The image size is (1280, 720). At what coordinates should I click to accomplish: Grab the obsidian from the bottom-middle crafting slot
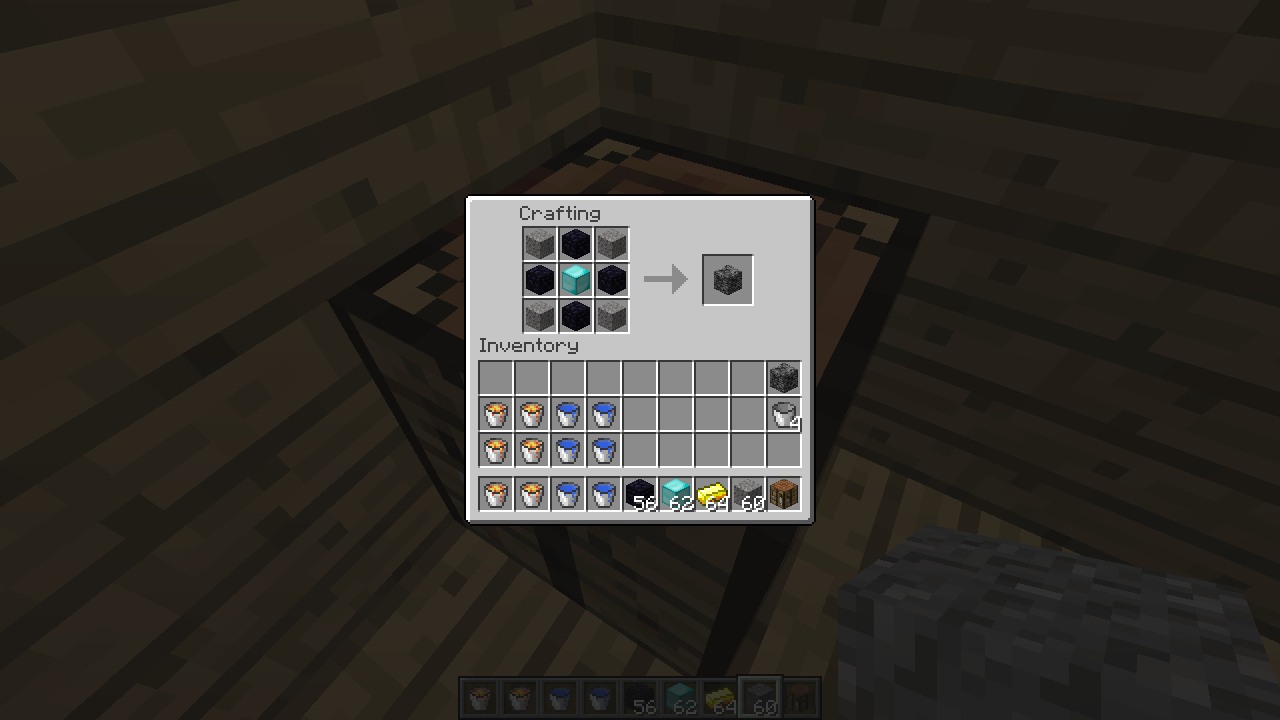[575, 316]
